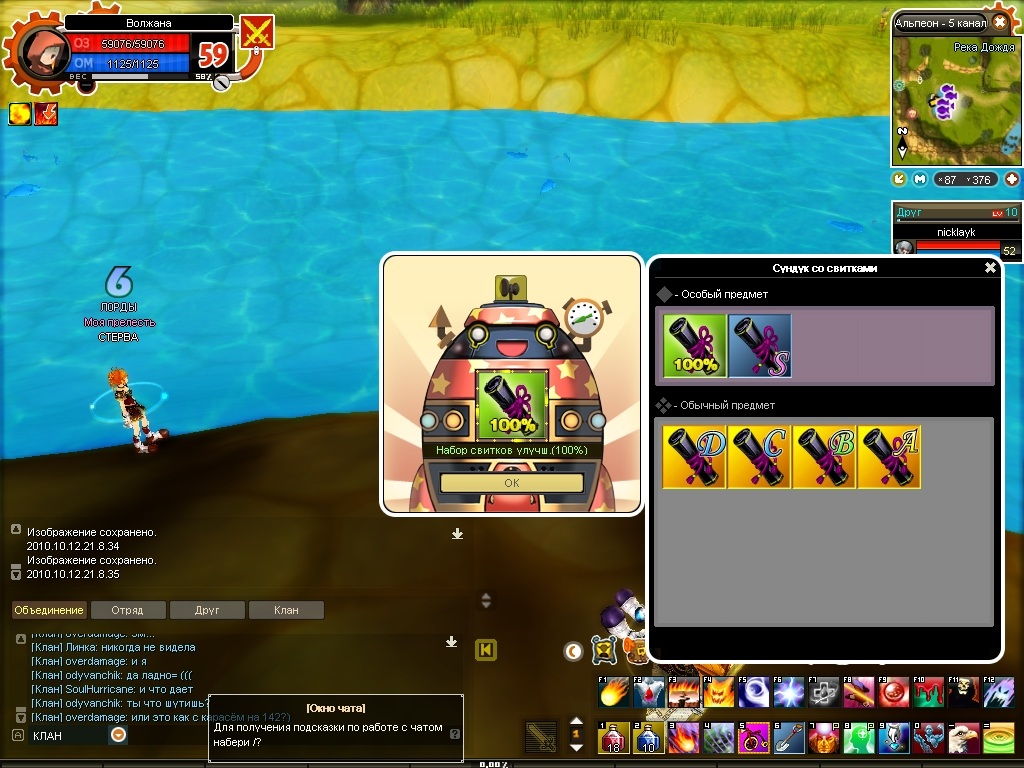
Task: Choose the D-rank scroll item
Action: coord(695,456)
